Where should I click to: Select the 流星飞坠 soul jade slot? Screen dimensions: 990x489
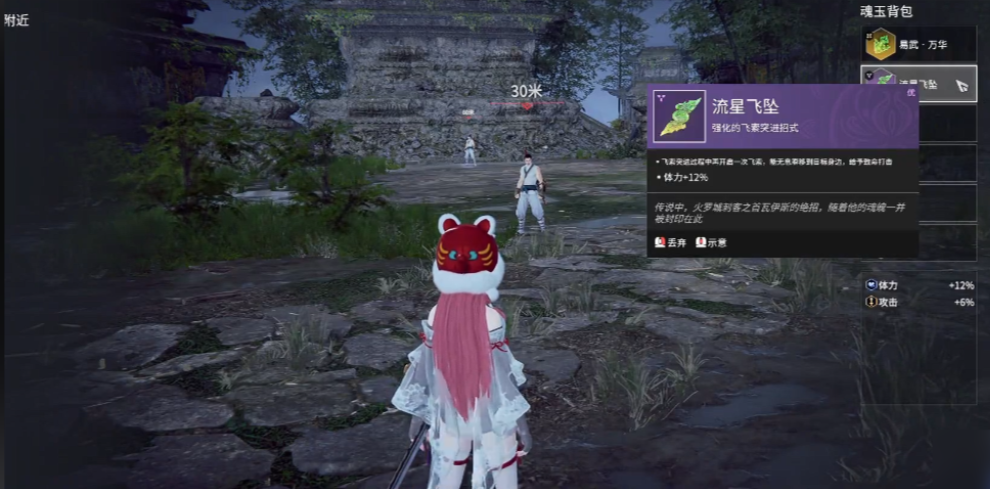918,82
